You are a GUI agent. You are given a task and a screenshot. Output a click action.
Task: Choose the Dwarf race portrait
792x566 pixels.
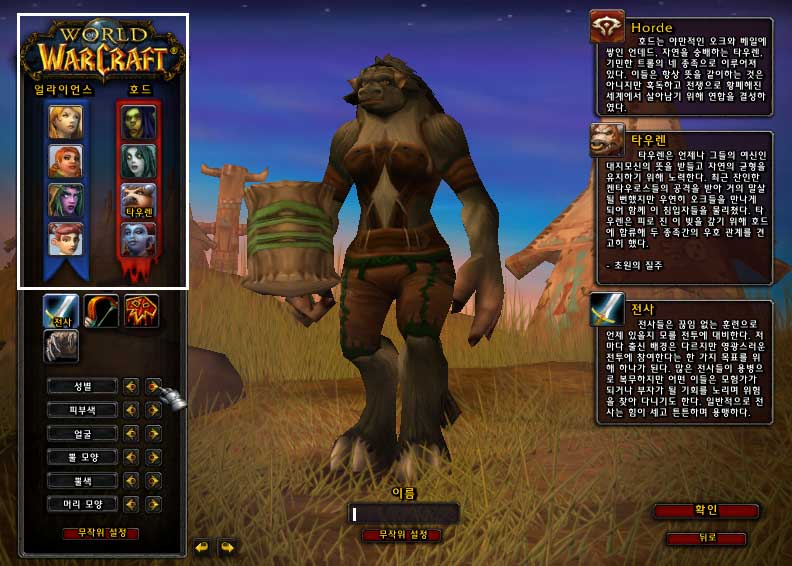(66, 161)
